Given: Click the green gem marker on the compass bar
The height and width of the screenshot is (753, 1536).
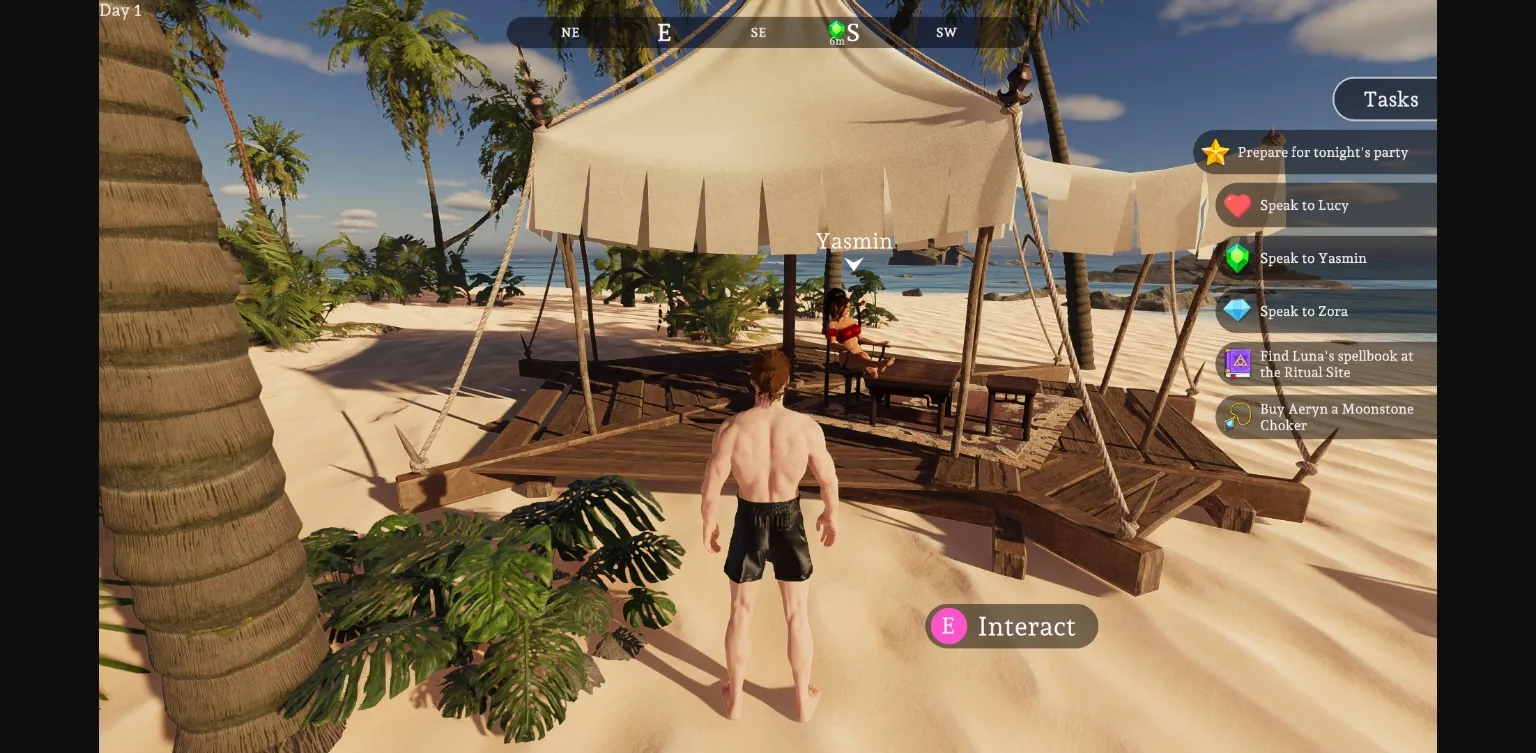Looking at the screenshot, I should [836, 28].
